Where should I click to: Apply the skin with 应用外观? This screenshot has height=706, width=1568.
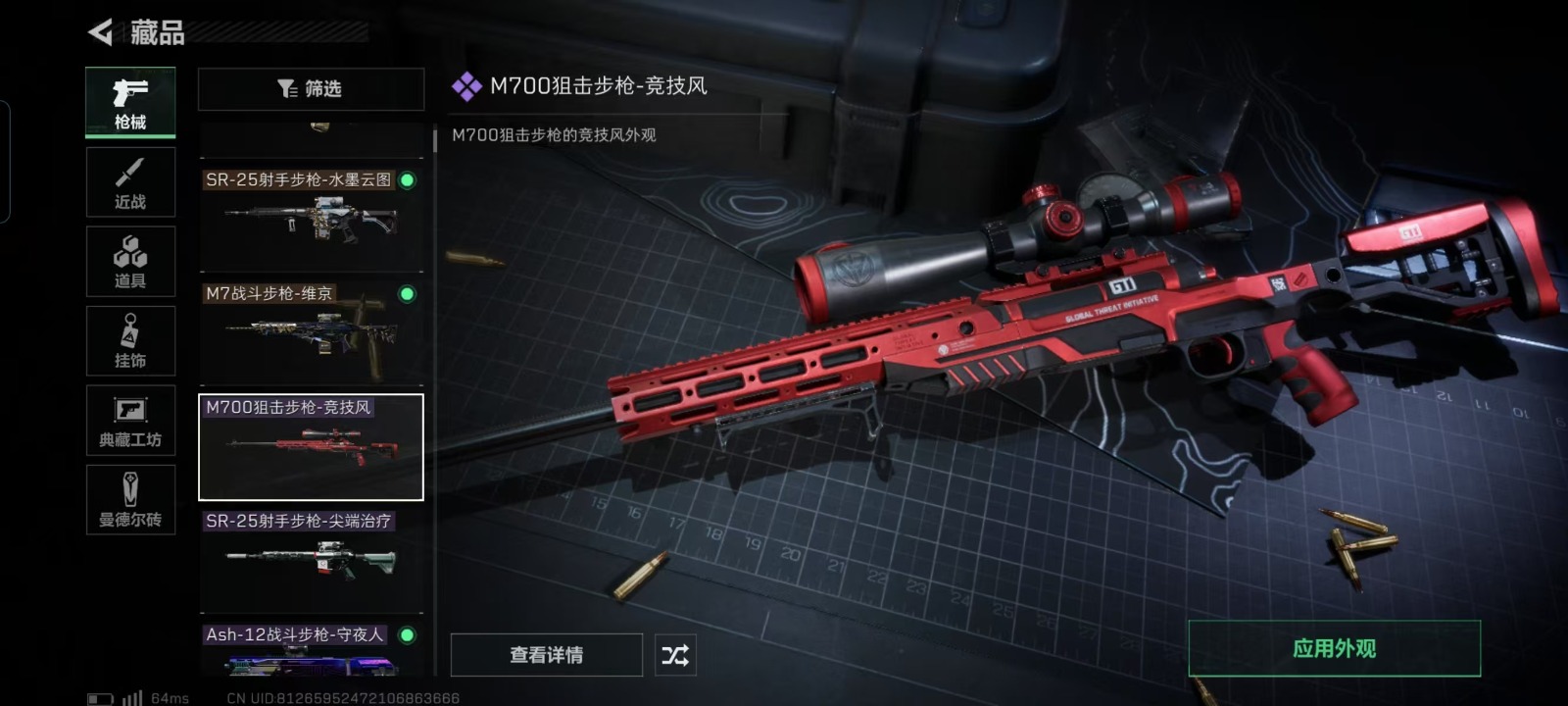click(1334, 648)
